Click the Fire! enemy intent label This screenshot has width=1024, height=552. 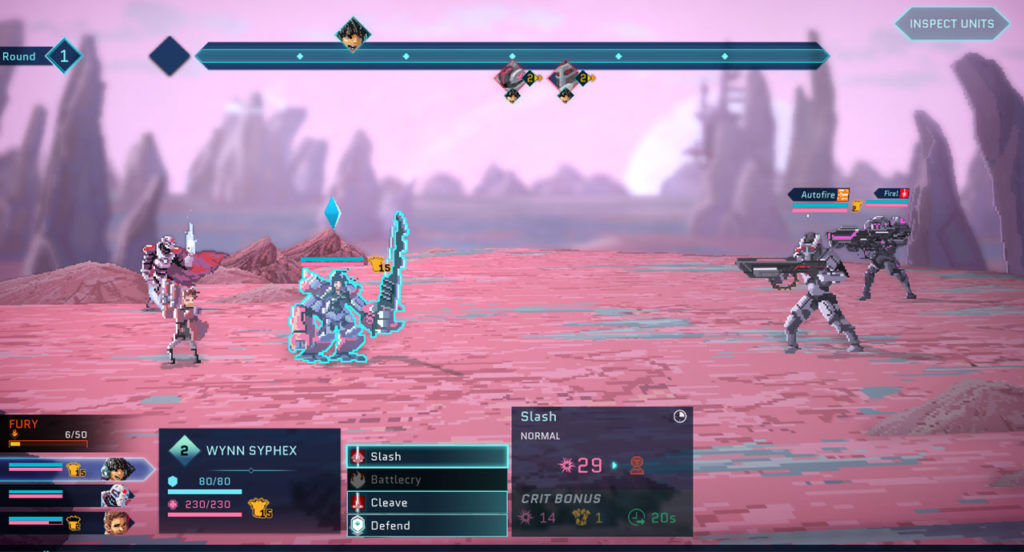click(891, 193)
